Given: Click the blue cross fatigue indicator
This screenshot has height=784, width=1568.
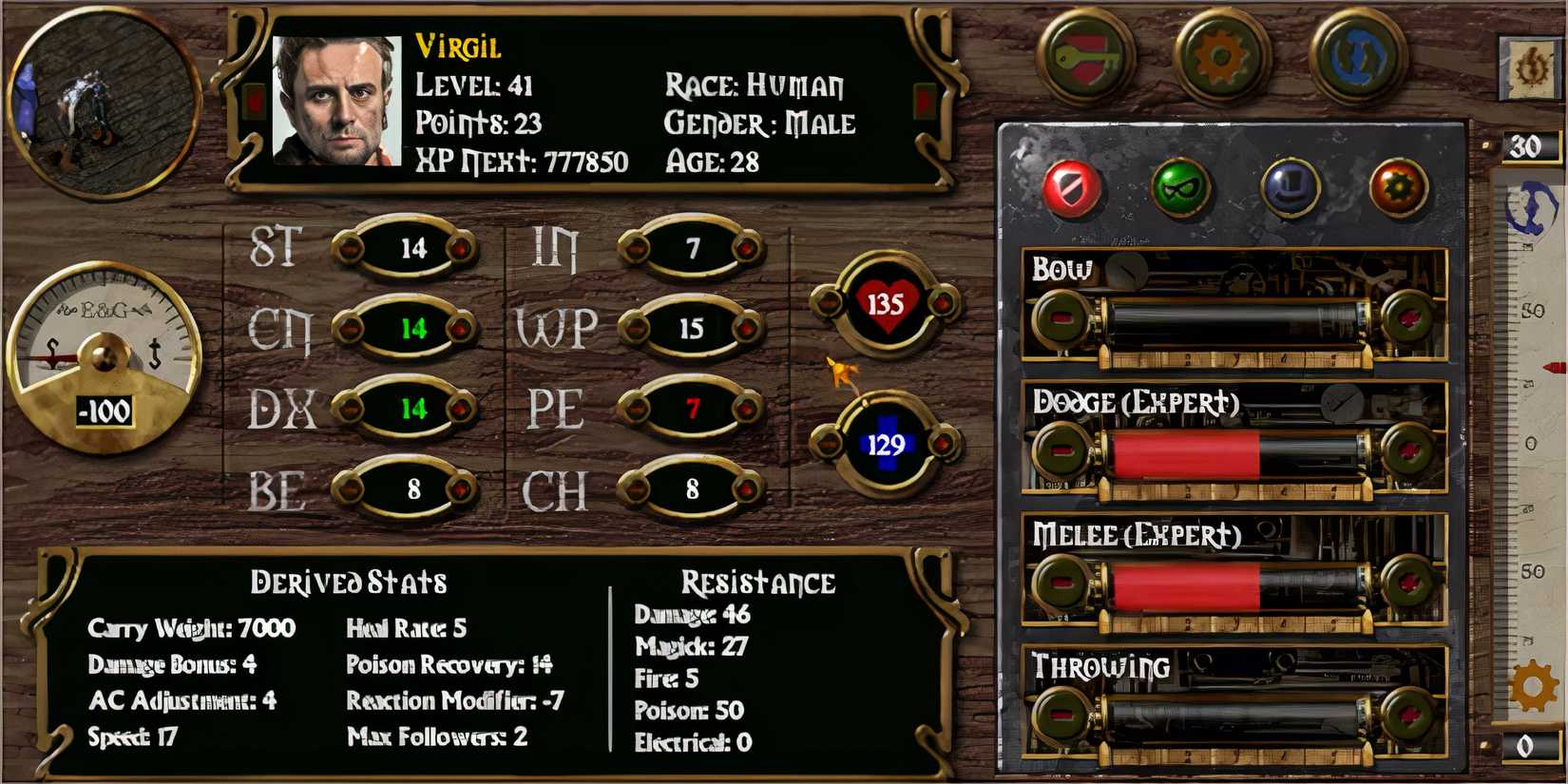Looking at the screenshot, I should click(x=884, y=442).
